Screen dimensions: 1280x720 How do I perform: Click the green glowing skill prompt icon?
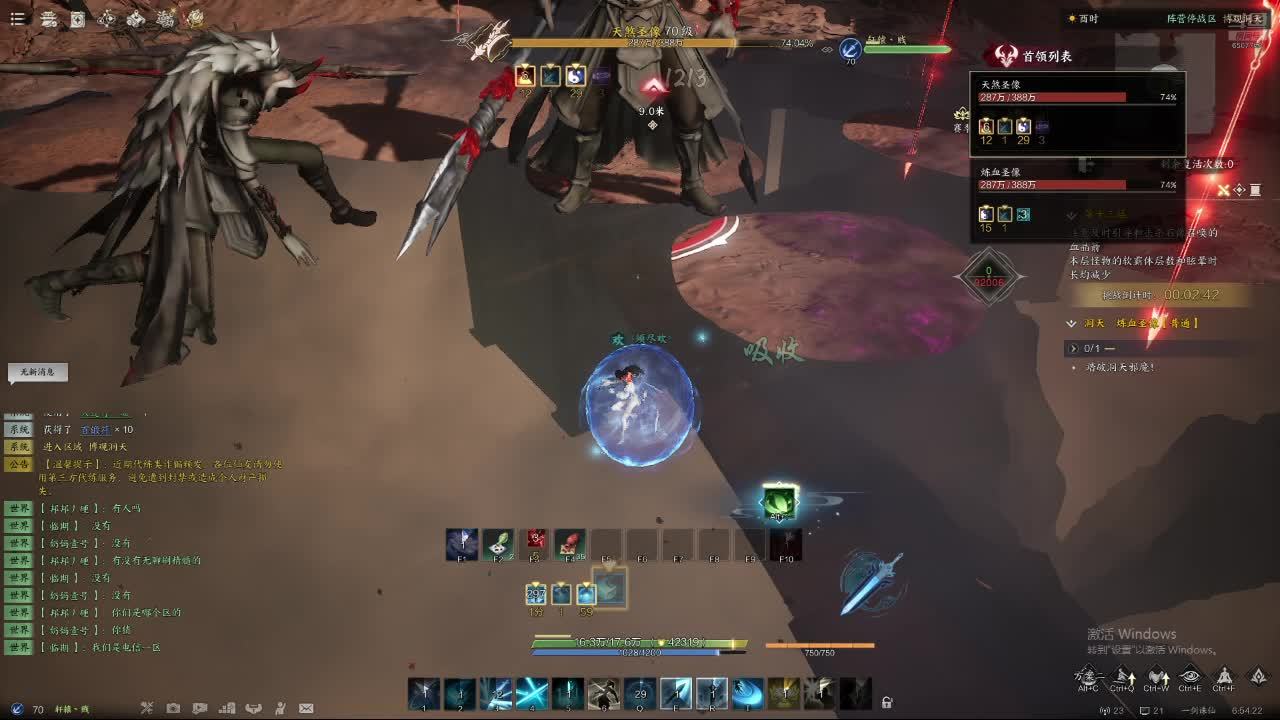pos(778,501)
